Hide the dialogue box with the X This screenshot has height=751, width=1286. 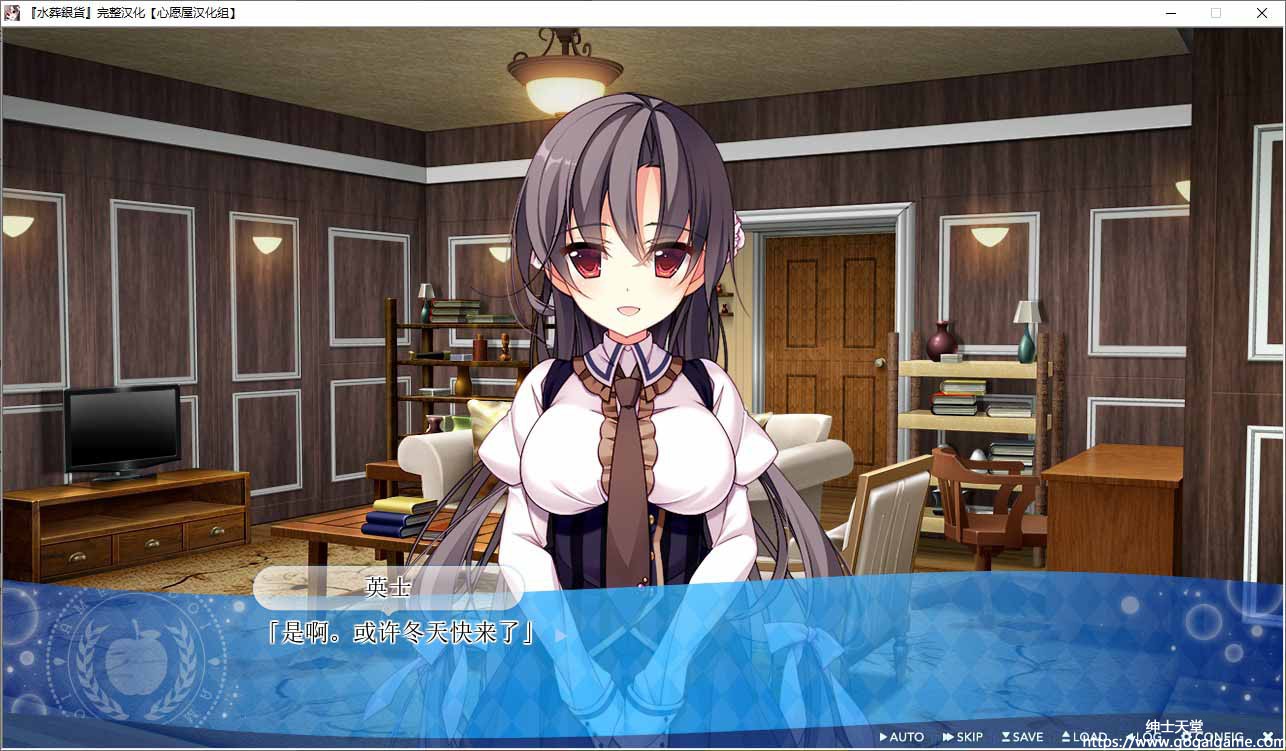click(1268, 737)
